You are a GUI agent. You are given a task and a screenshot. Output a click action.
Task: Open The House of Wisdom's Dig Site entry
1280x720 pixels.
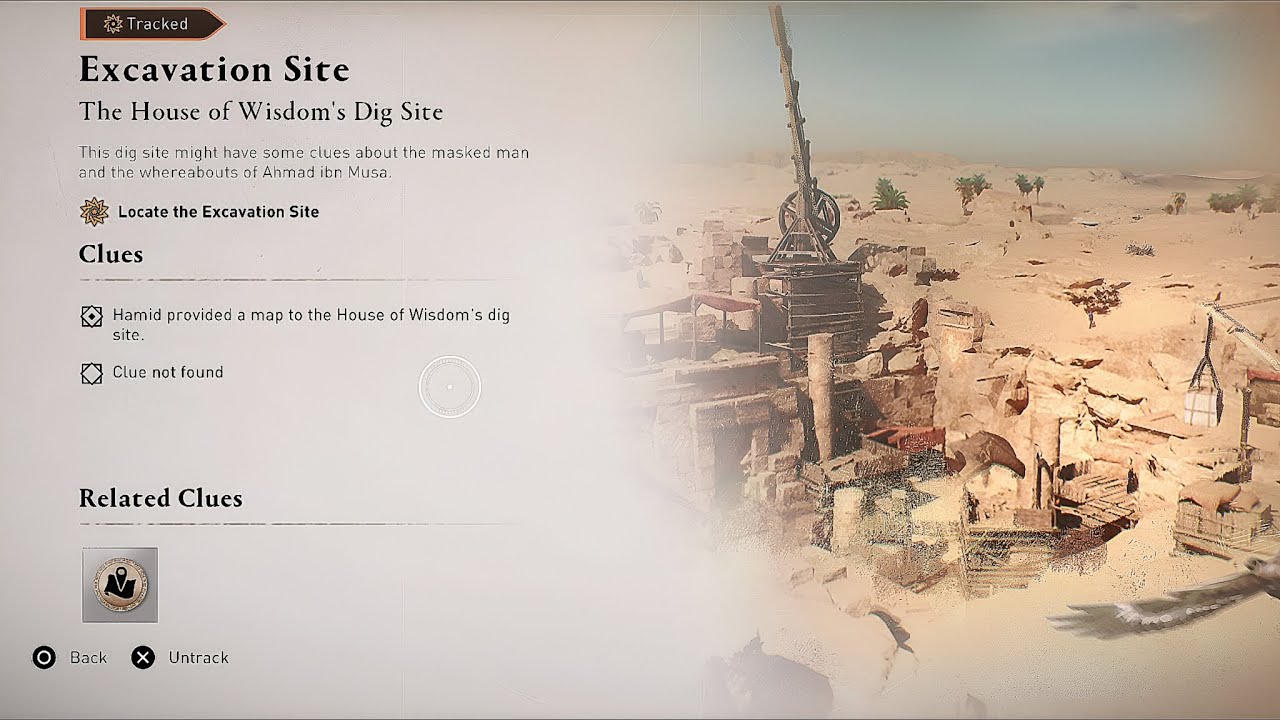pos(262,112)
